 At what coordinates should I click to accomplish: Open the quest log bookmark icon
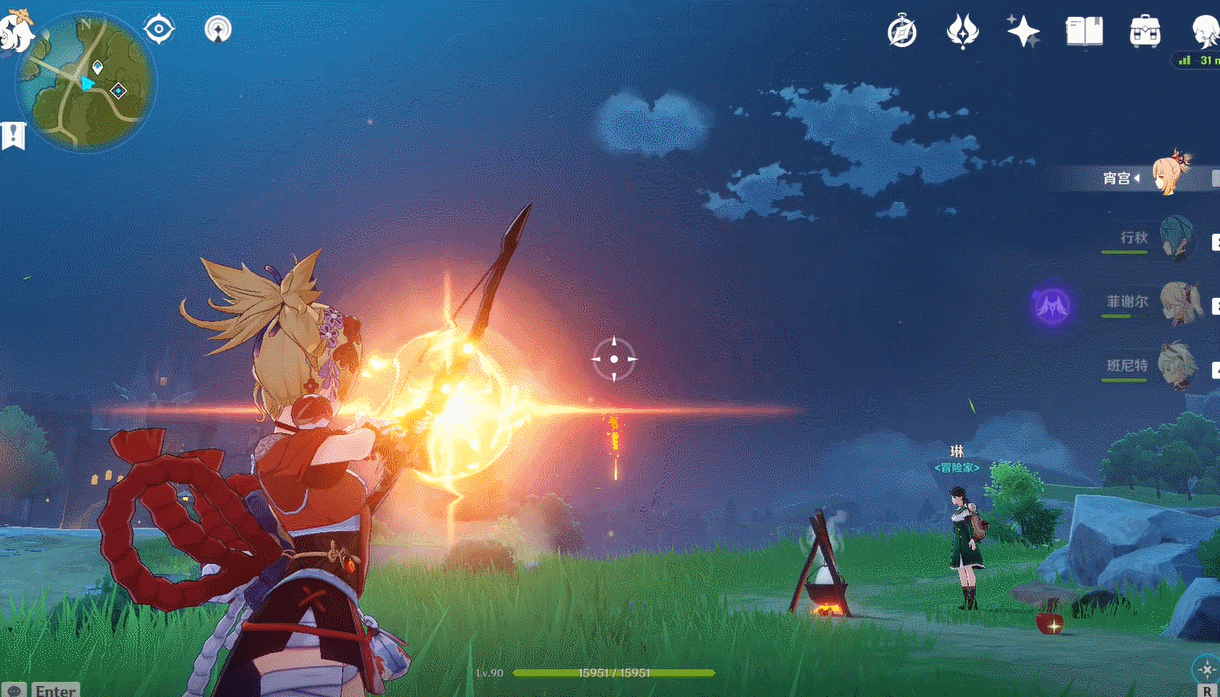(x=13, y=136)
